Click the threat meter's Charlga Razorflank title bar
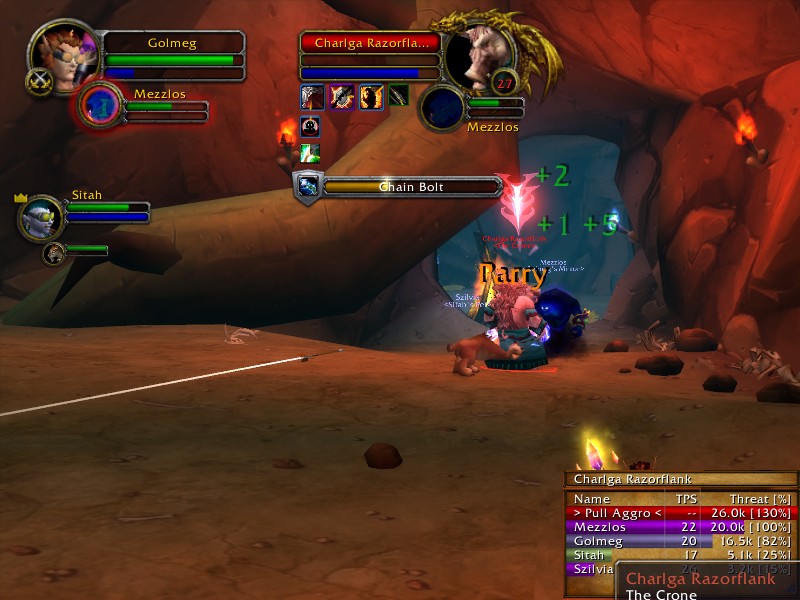Viewport: 800px width, 600px height. coord(680,479)
